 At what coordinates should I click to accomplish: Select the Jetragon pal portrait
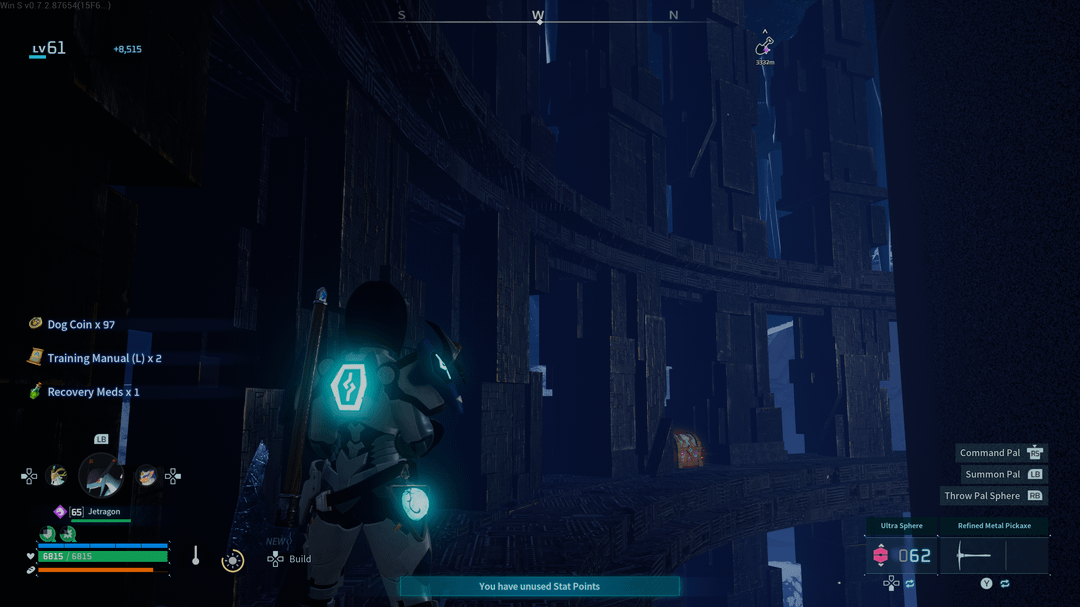tap(101, 475)
